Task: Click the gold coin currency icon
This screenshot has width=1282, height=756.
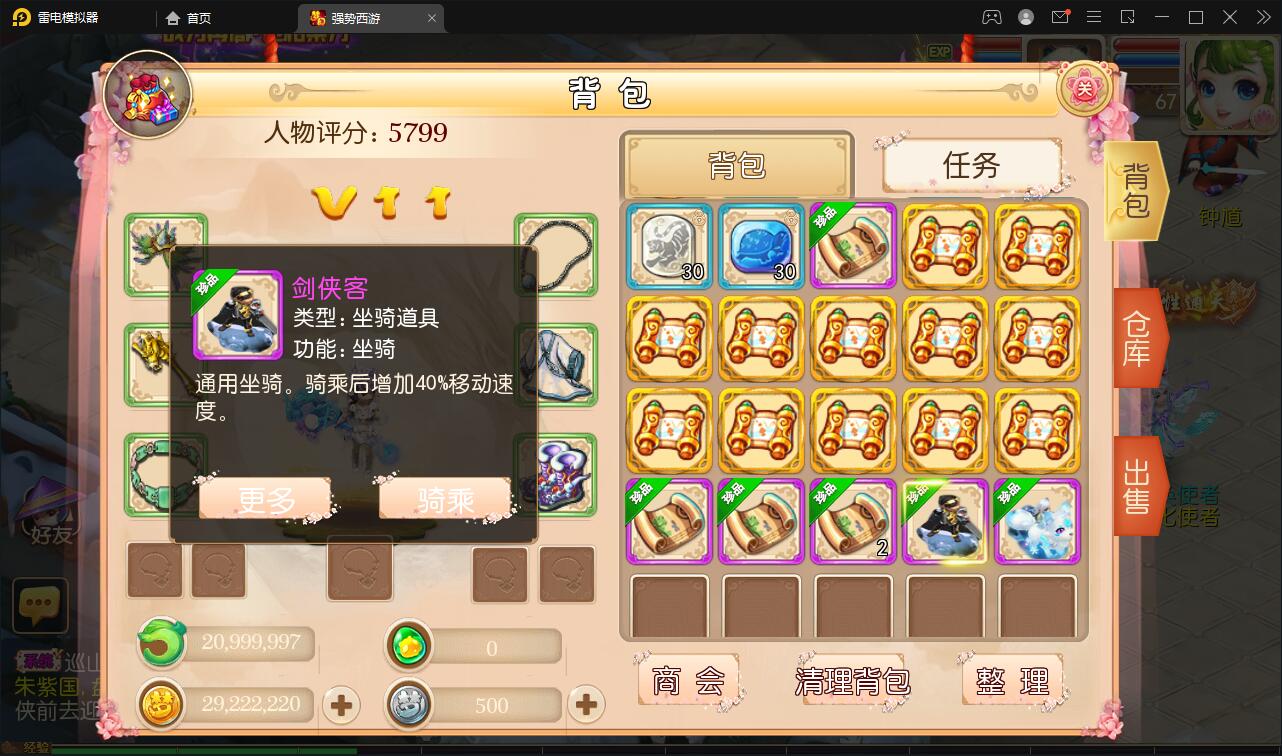Action: coord(163,704)
